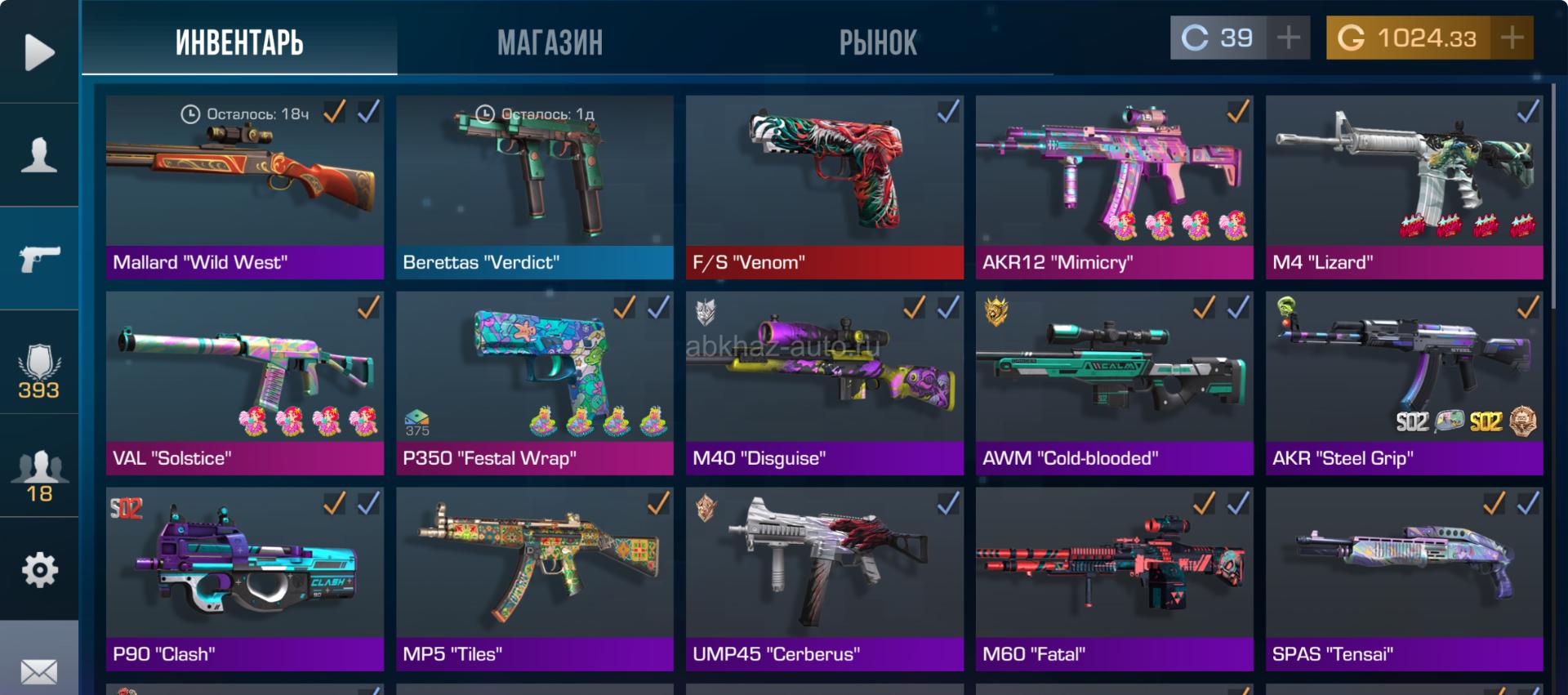
Task: Add more gold with plus button
Action: tap(1512, 38)
